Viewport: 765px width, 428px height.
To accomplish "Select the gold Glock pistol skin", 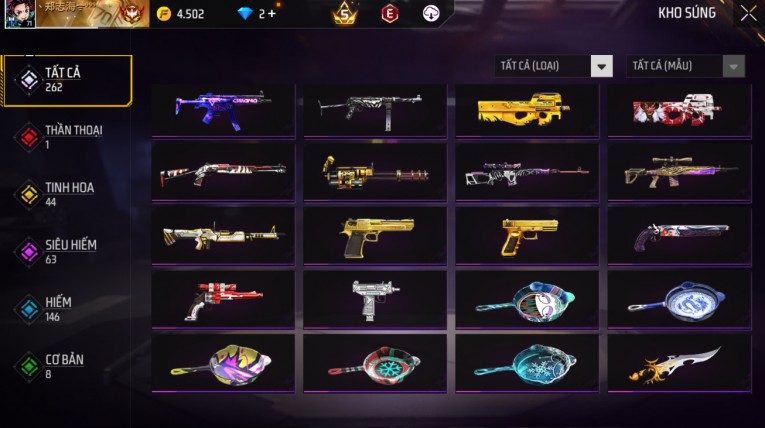I will (x=527, y=236).
